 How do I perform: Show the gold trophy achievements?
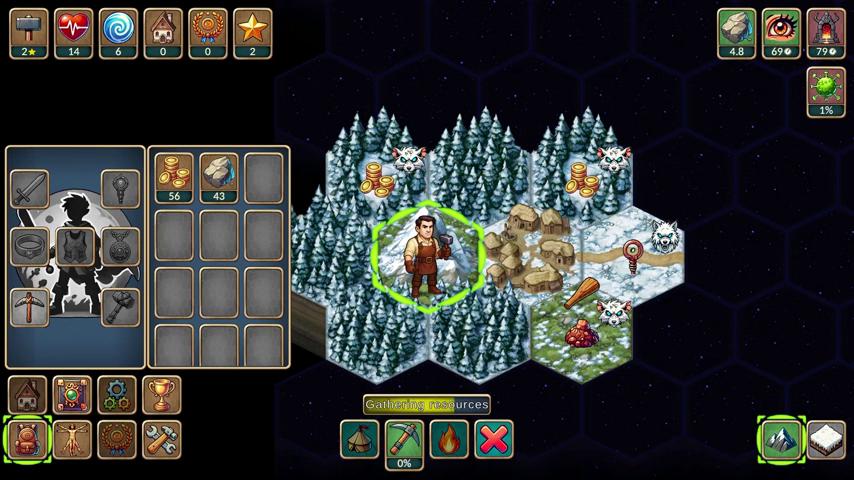click(x=162, y=395)
